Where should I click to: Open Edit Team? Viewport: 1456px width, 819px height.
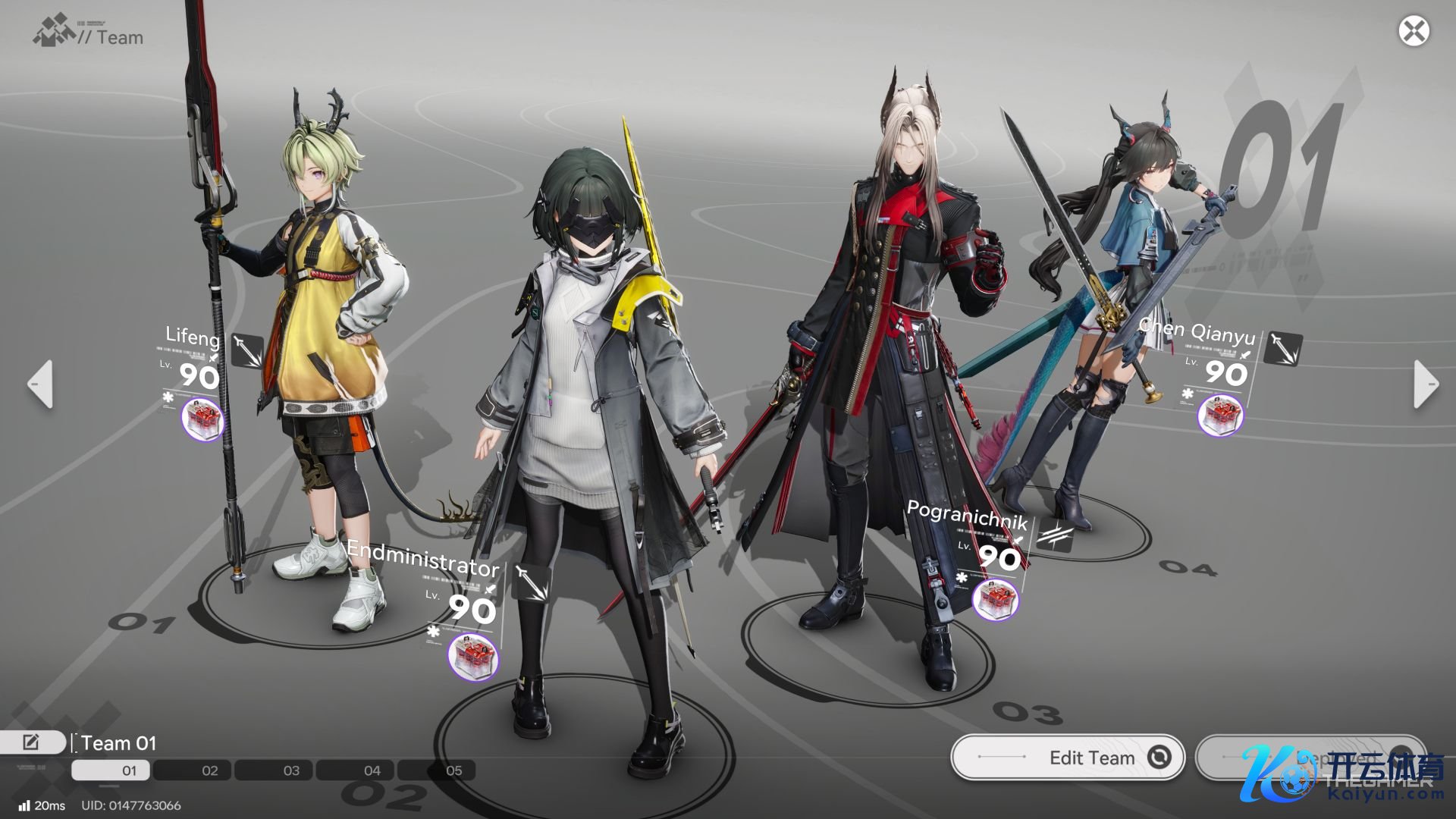point(1067,757)
